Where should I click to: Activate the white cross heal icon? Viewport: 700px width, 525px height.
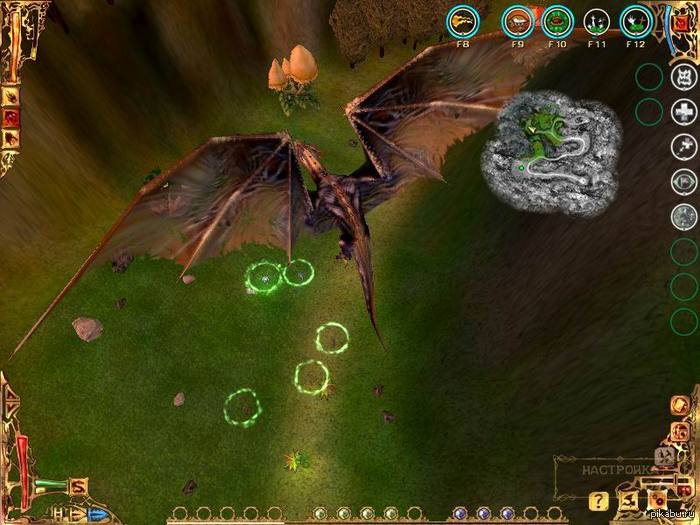pyautogui.click(x=684, y=110)
